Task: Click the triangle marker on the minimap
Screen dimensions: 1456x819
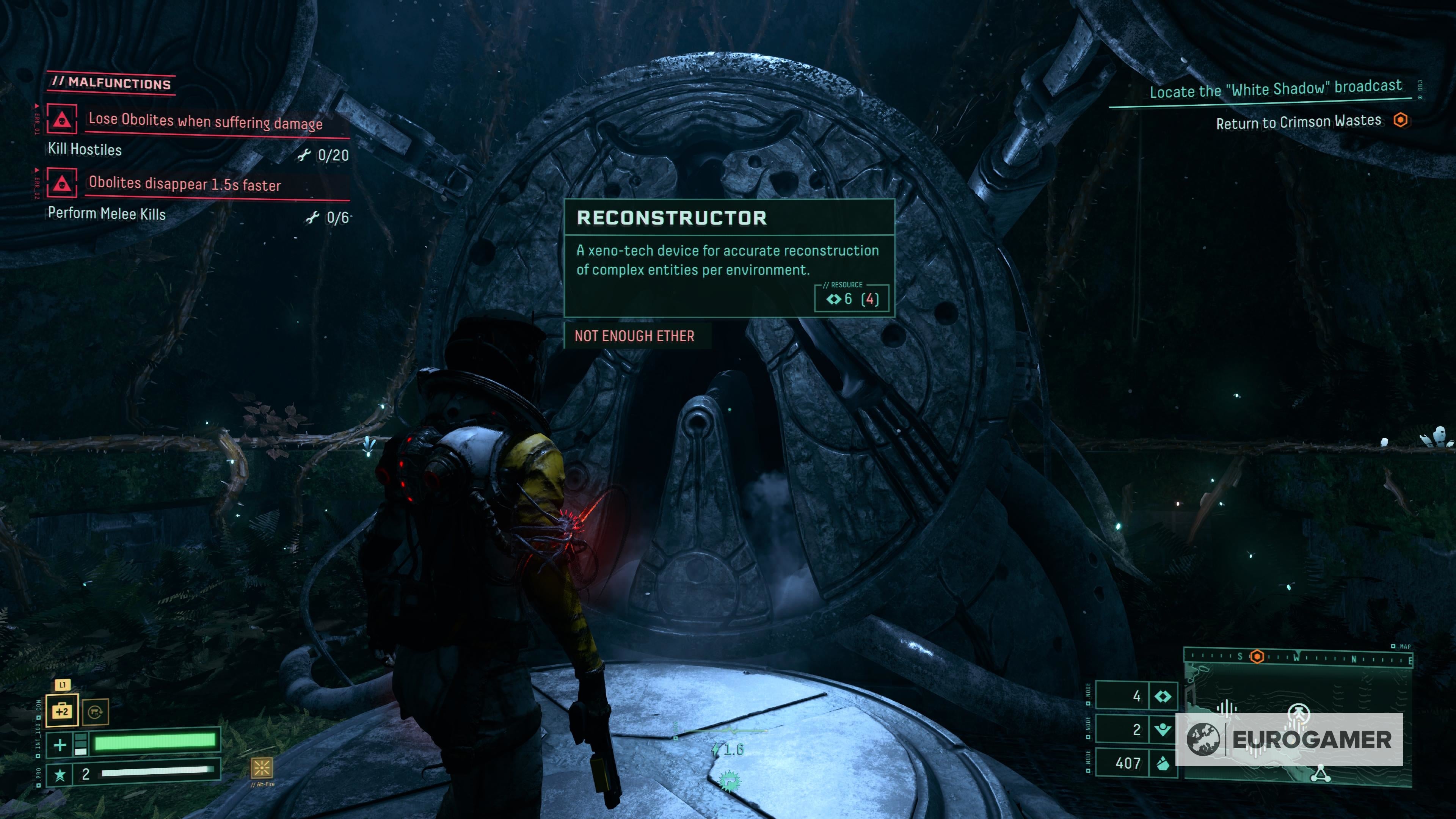Action: (1320, 774)
